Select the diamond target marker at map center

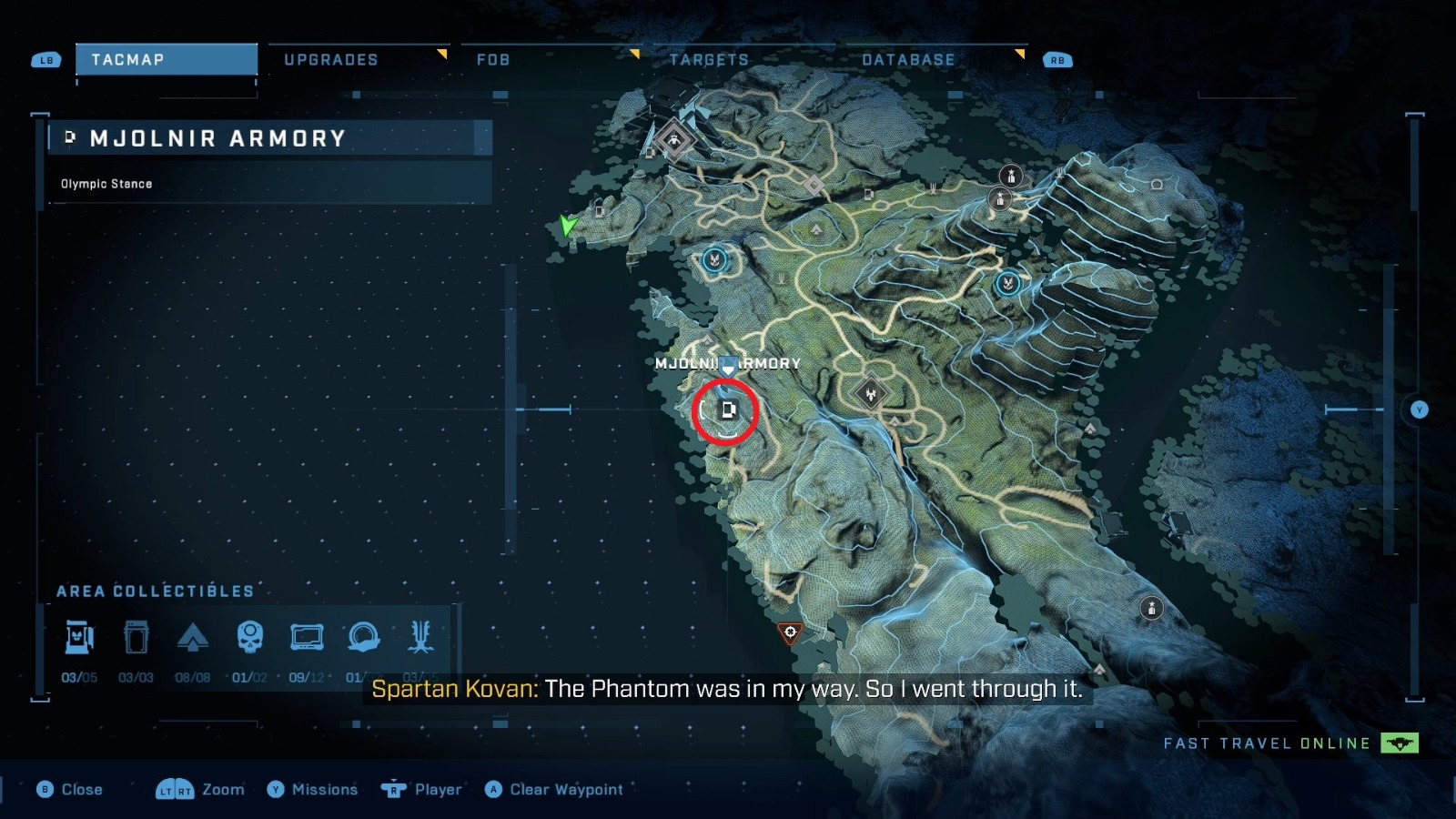pyautogui.click(x=871, y=393)
